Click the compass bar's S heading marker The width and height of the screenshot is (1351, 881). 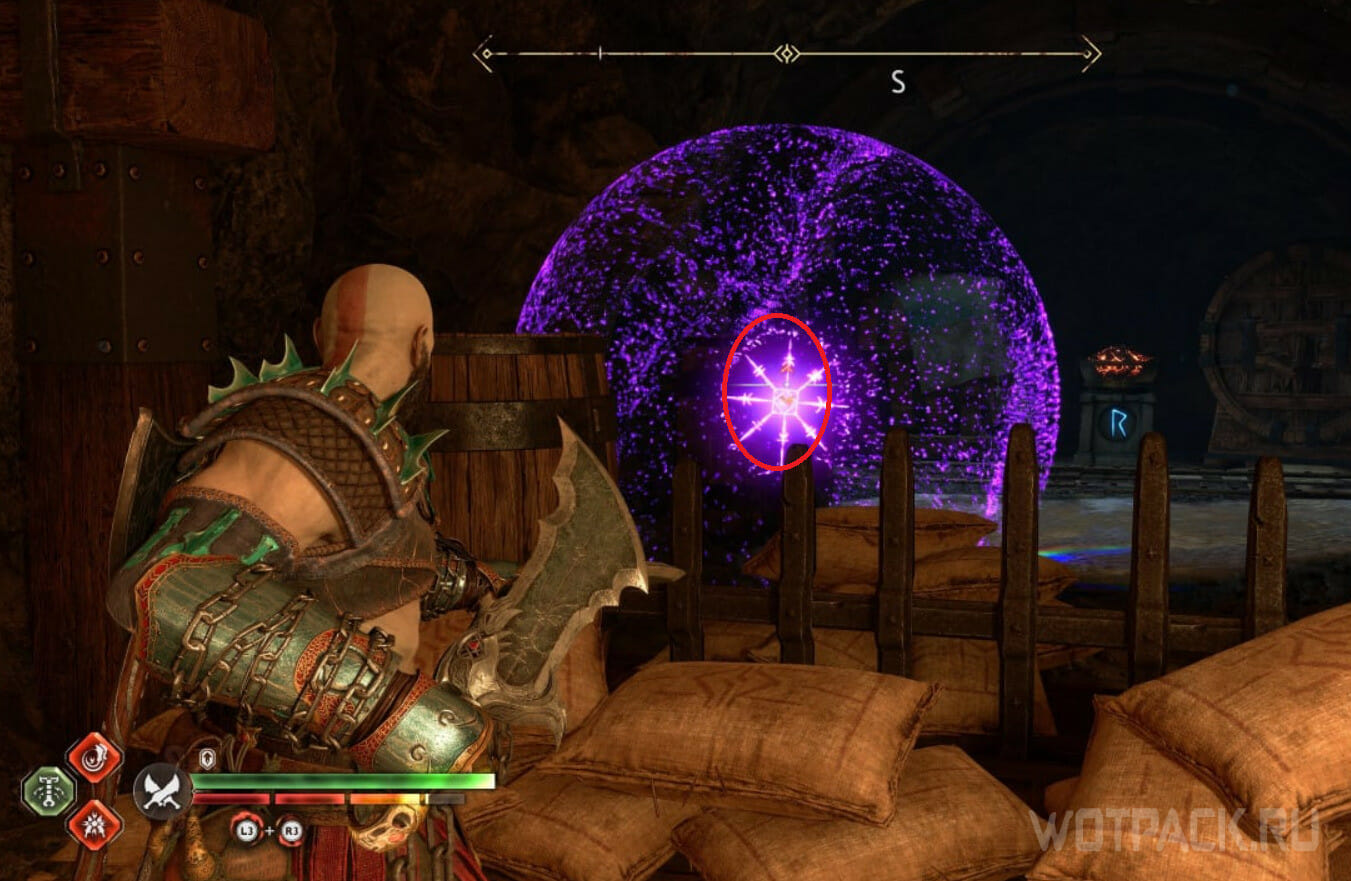(898, 83)
